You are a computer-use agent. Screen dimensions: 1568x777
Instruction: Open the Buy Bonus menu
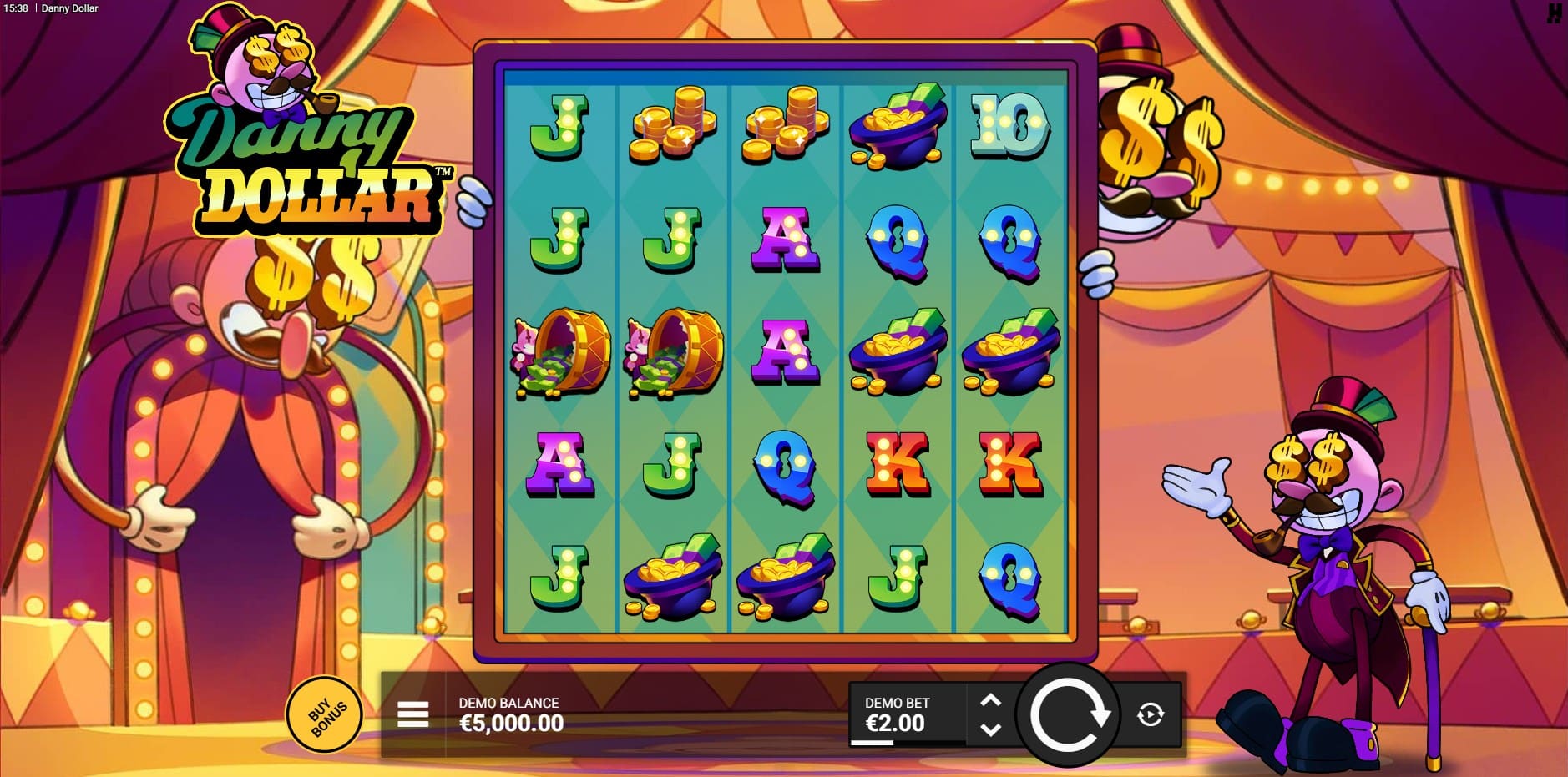(x=324, y=714)
